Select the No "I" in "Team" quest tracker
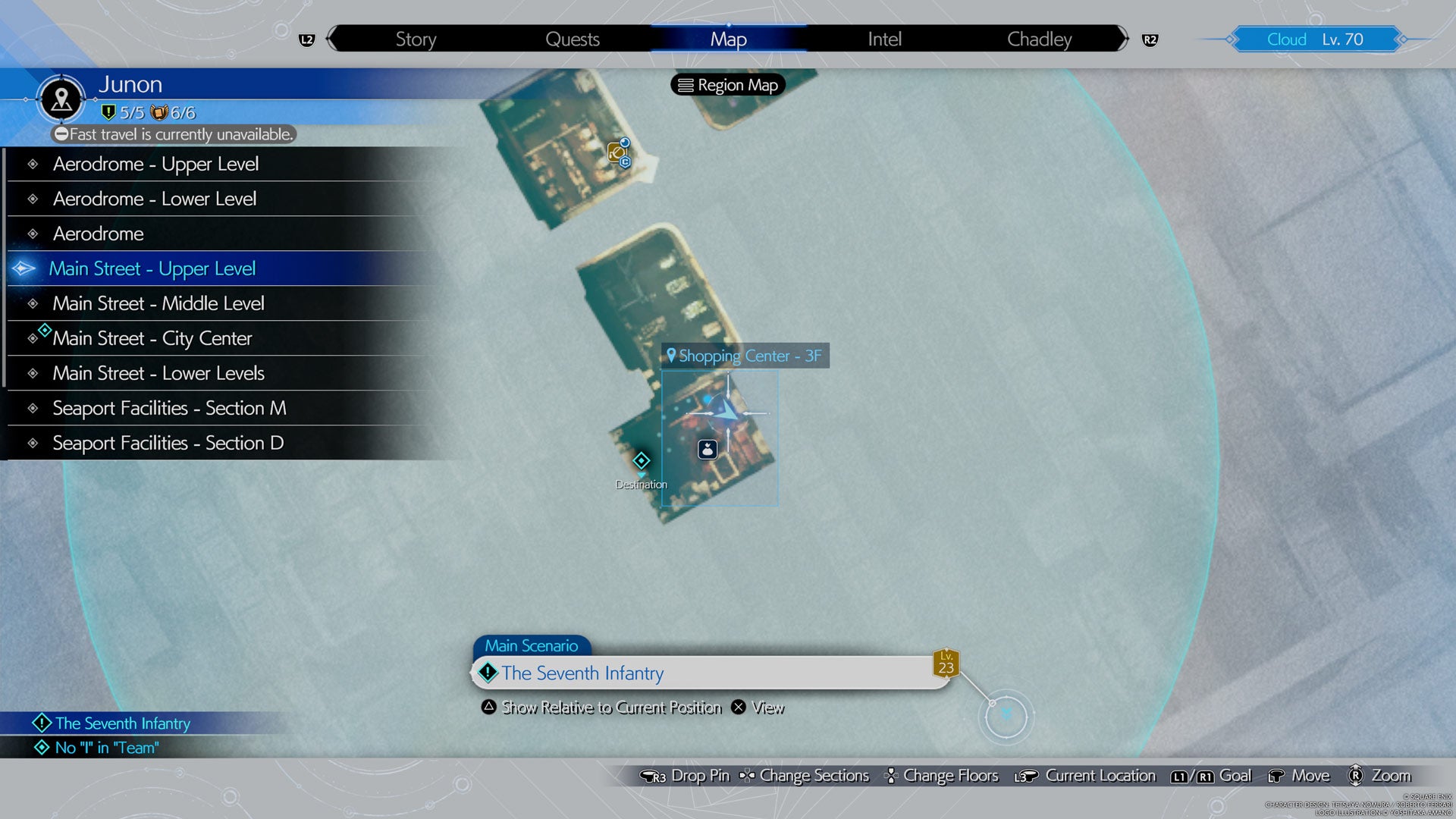 pyautogui.click(x=106, y=748)
